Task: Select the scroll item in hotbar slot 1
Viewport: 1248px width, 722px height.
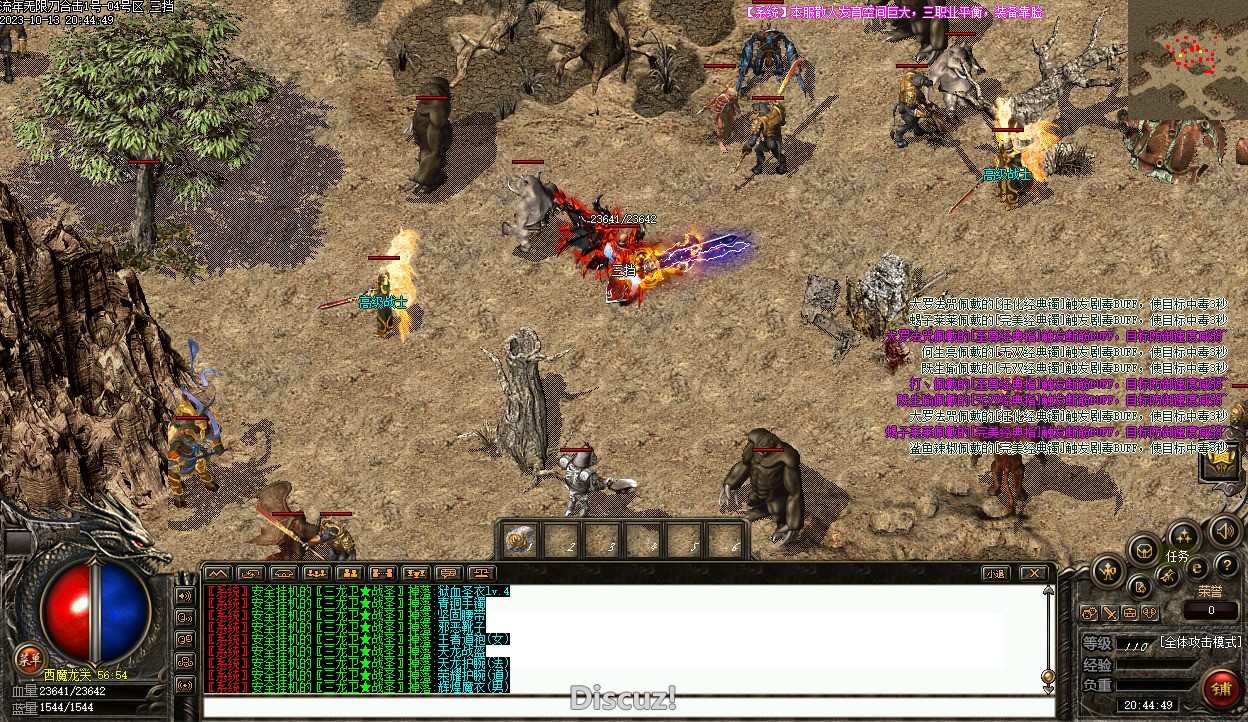Action: [x=518, y=541]
